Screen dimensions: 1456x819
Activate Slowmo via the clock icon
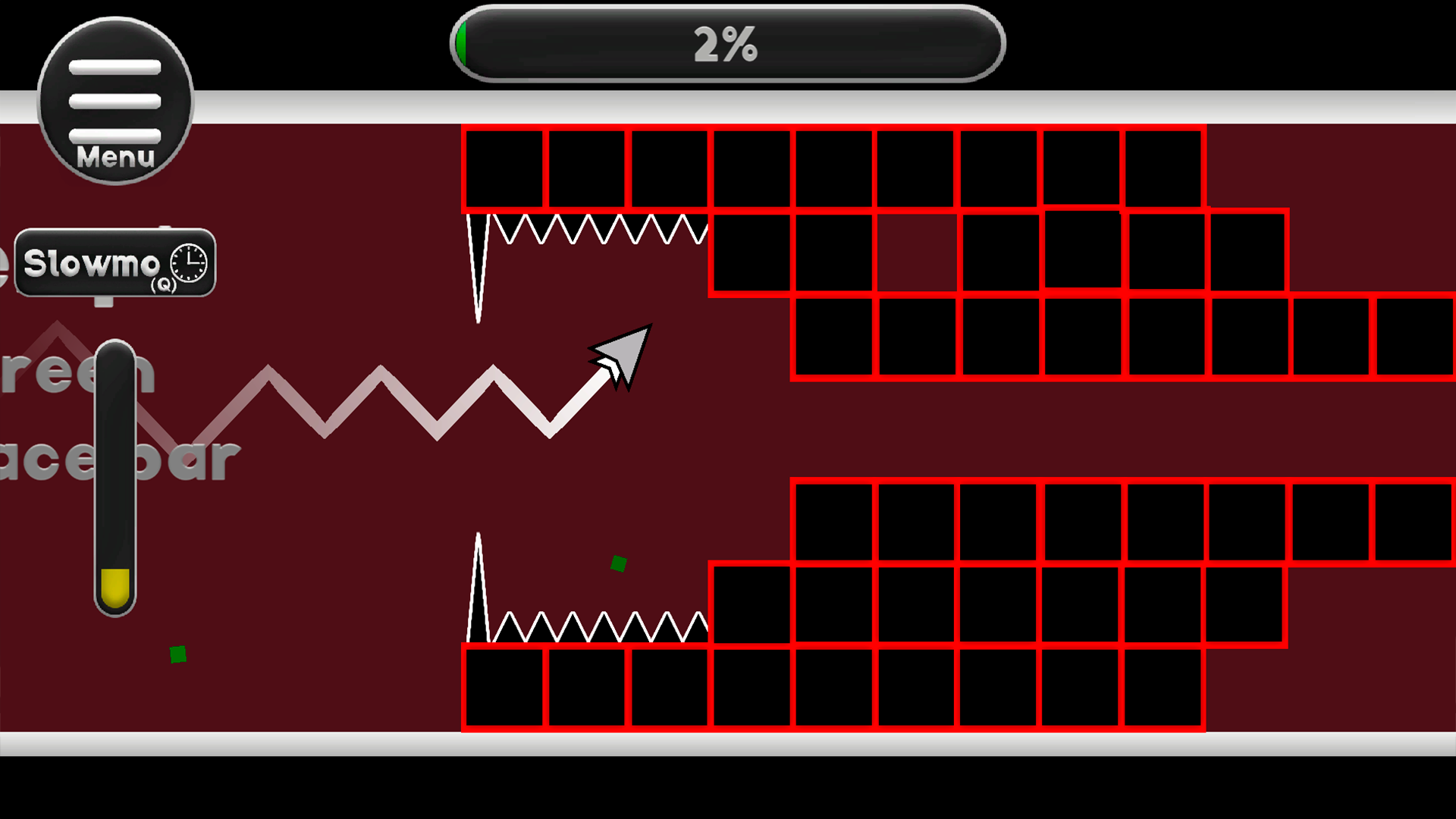(187, 262)
